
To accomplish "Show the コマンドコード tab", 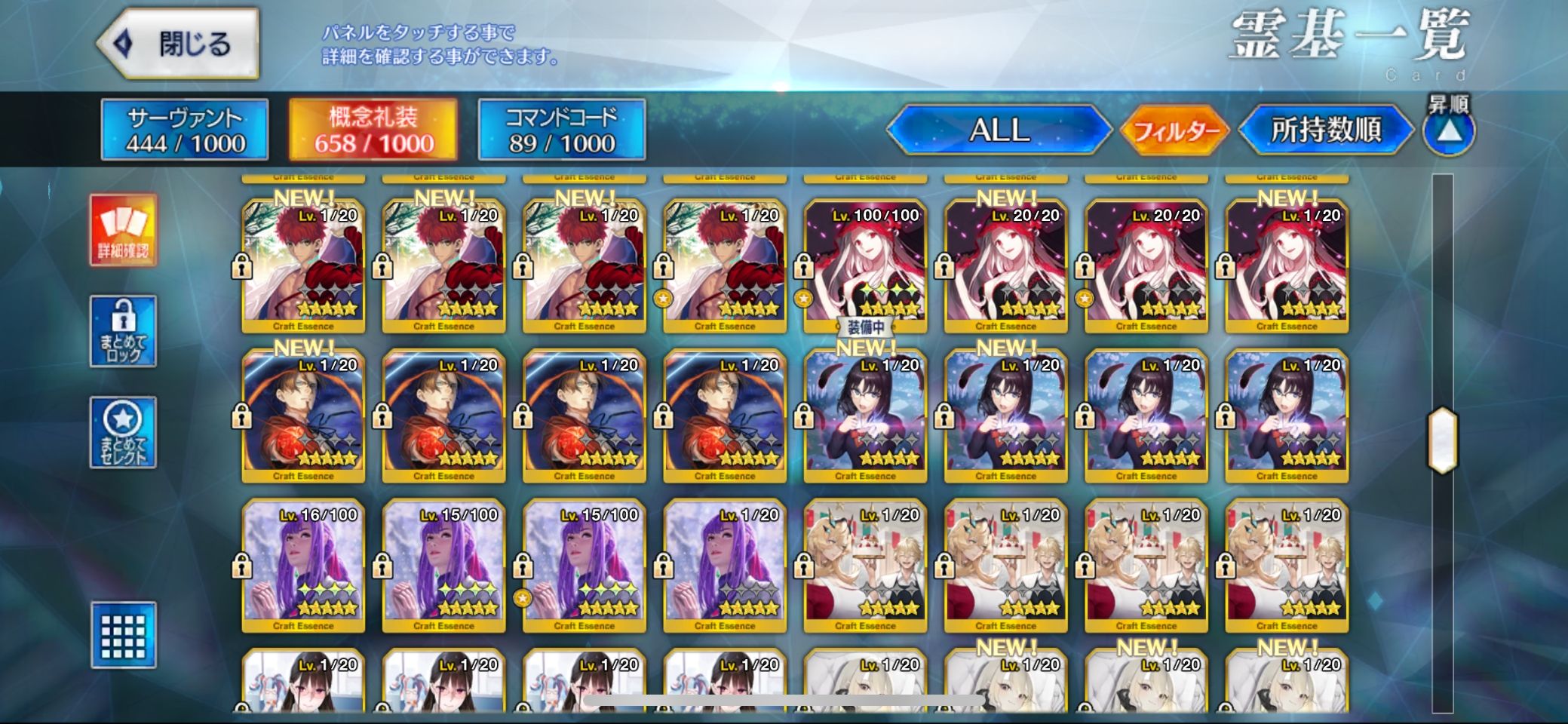I will 561,130.
